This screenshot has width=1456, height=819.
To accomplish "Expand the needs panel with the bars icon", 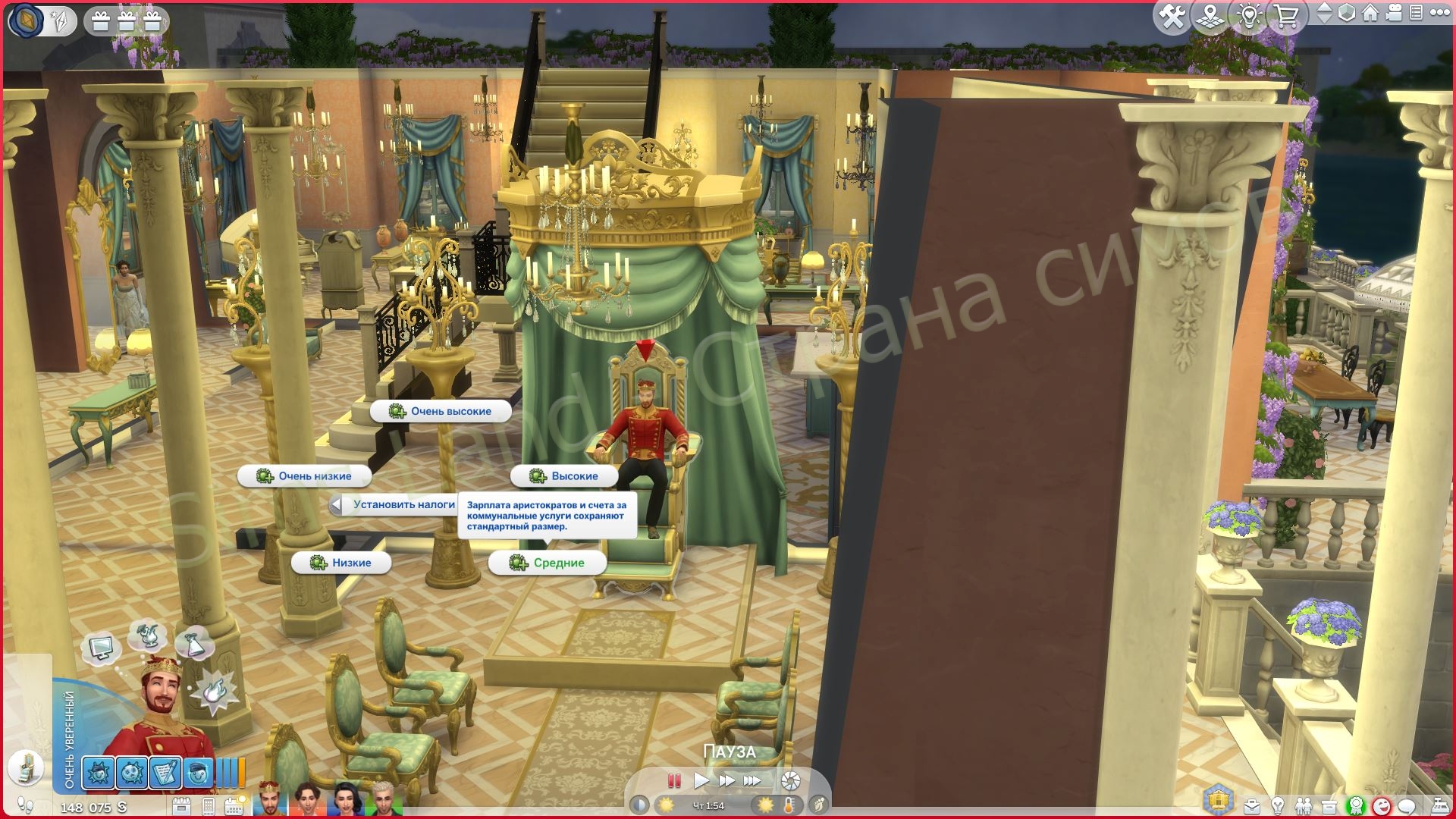I will point(230,772).
